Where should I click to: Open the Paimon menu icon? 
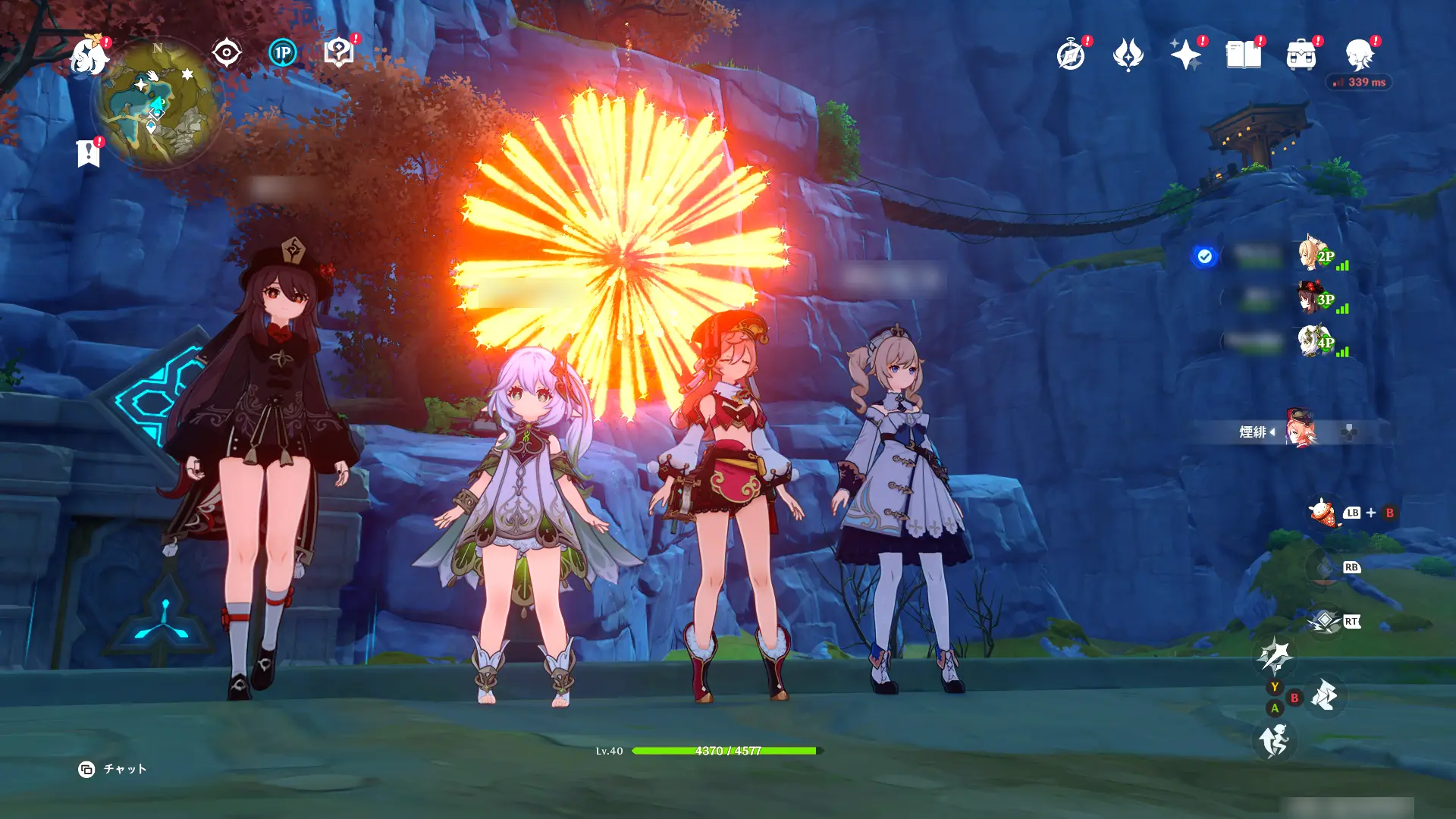(89, 56)
